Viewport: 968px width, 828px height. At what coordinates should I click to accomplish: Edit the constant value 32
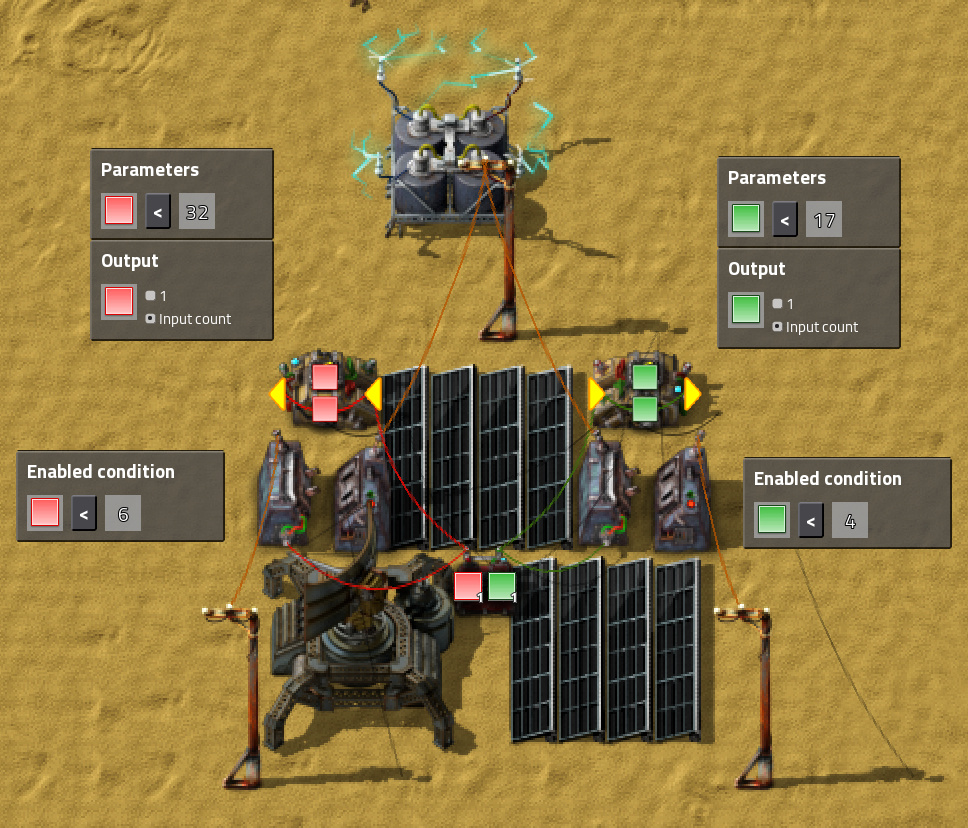coord(197,211)
